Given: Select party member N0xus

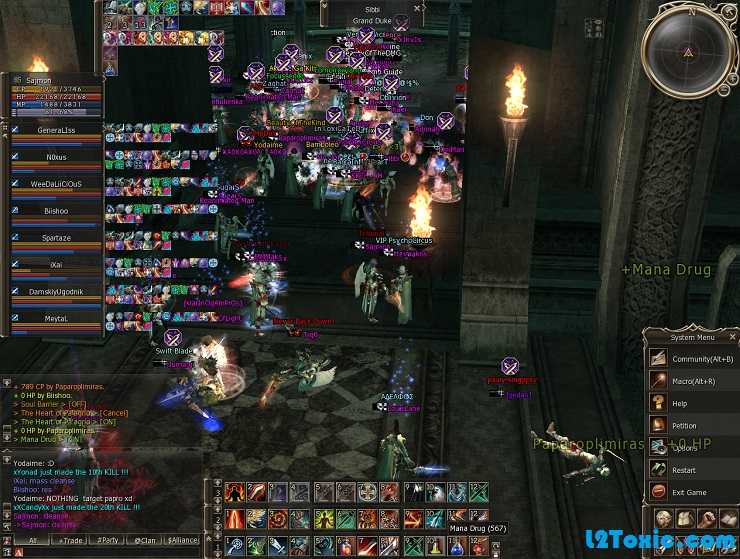Looking at the screenshot, I should (56, 158).
